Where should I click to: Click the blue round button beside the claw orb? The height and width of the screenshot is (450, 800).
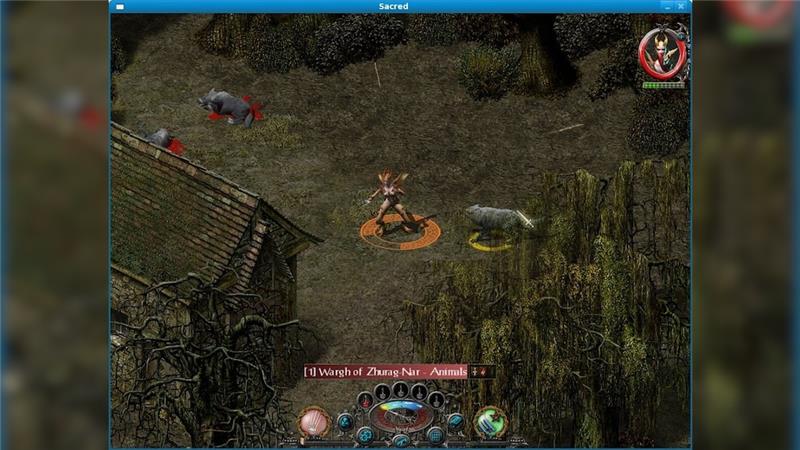345,422
